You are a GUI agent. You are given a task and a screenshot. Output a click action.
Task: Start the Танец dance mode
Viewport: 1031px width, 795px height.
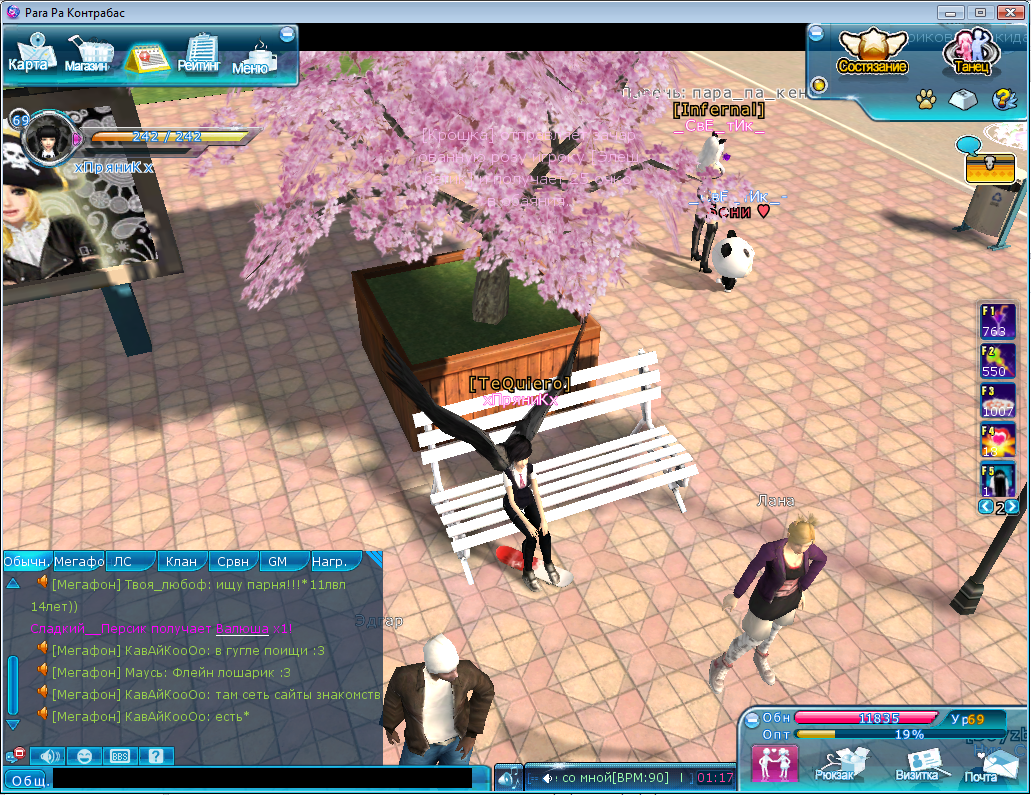click(969, 53)
